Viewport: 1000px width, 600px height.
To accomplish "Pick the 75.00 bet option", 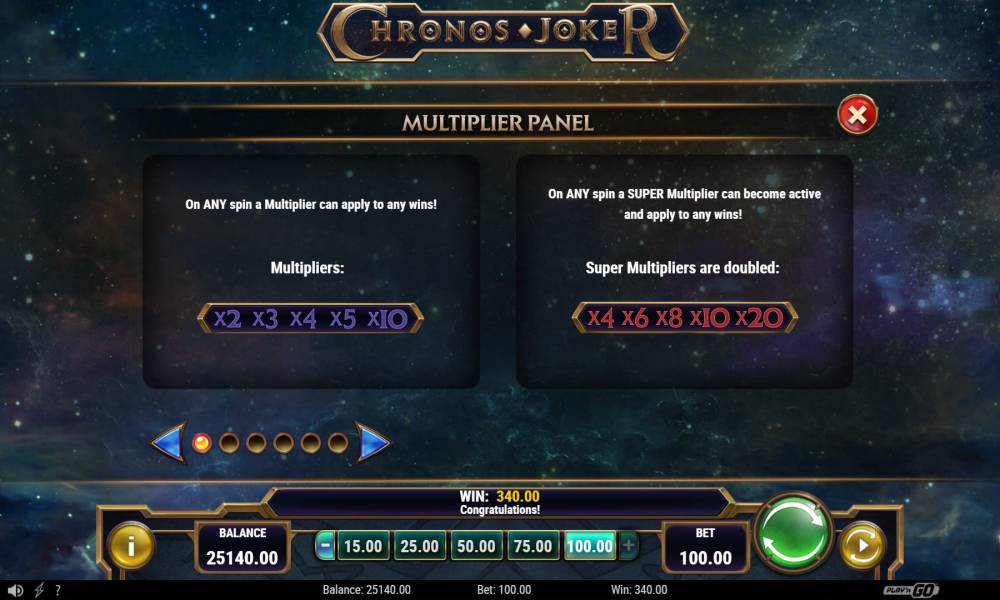I will 532,546.
